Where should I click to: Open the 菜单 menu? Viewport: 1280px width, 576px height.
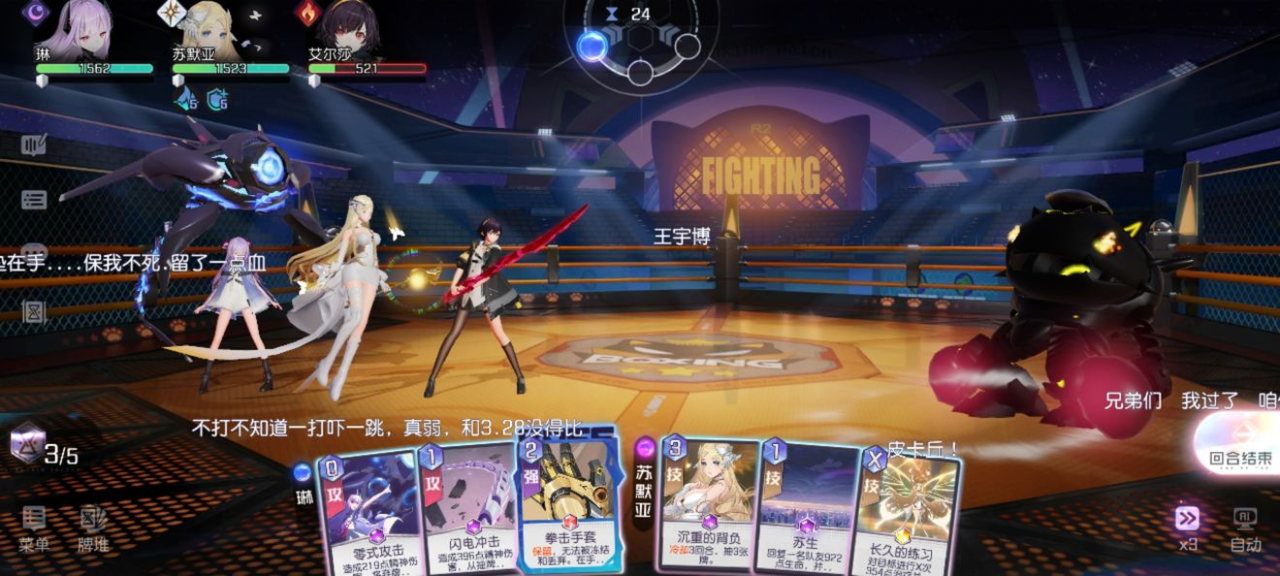click(x=34, y=529)
